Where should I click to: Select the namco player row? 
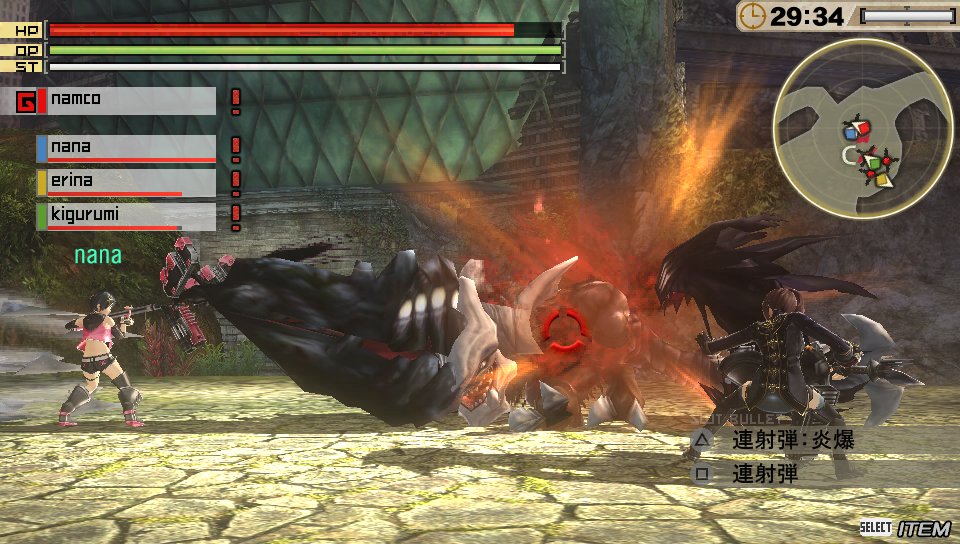tap(117, 100)
